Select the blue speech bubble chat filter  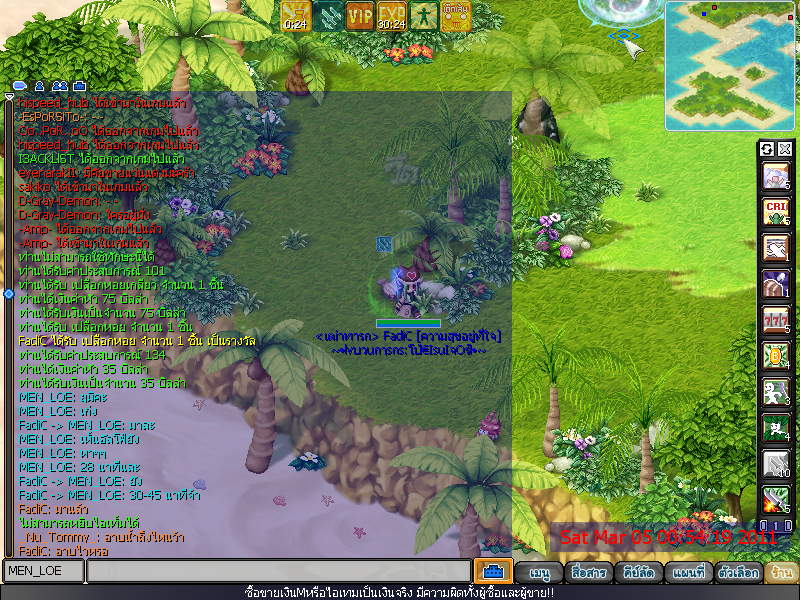click(19, 86)
